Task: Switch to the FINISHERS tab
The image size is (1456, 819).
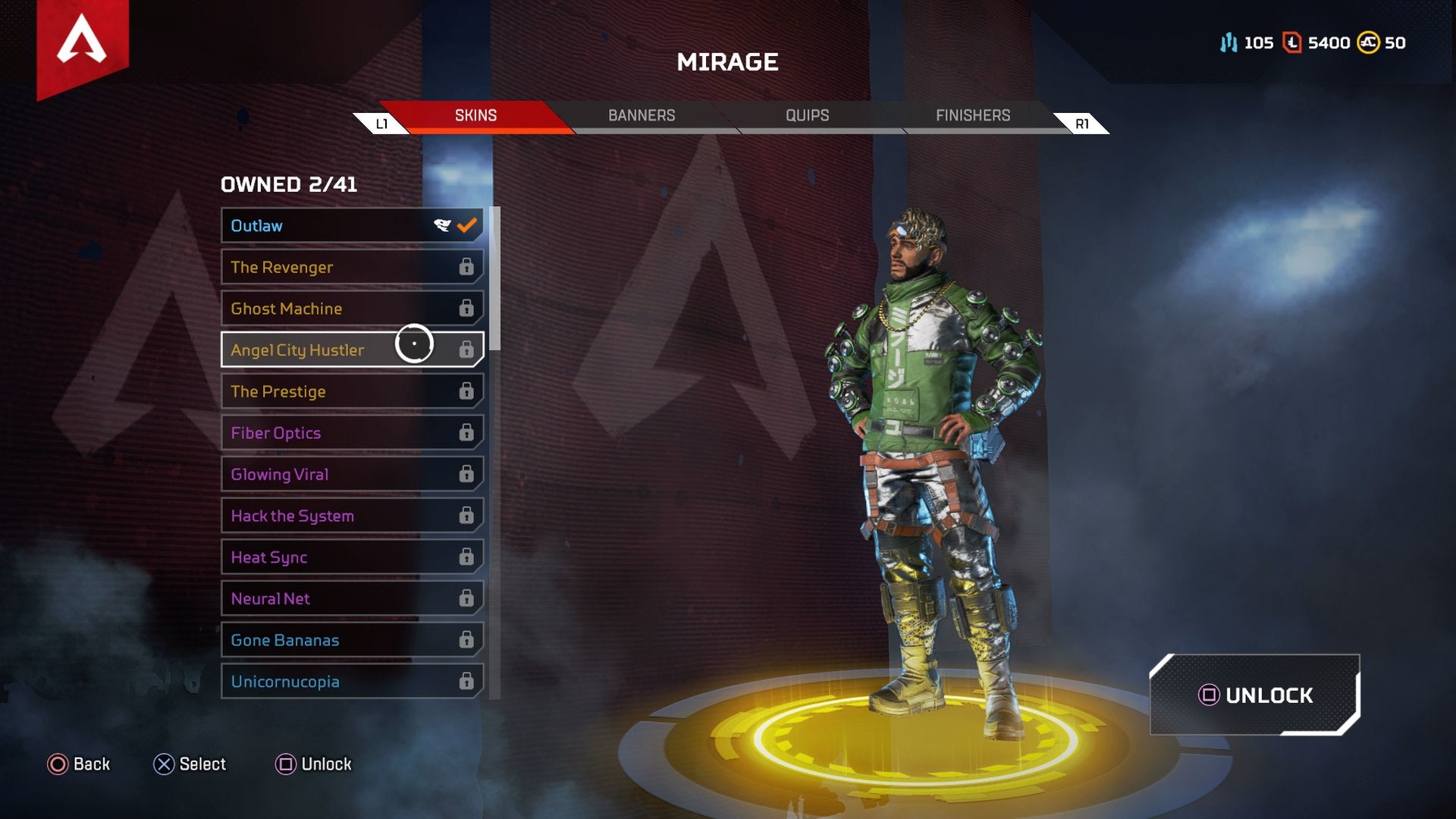Action: 973,115
